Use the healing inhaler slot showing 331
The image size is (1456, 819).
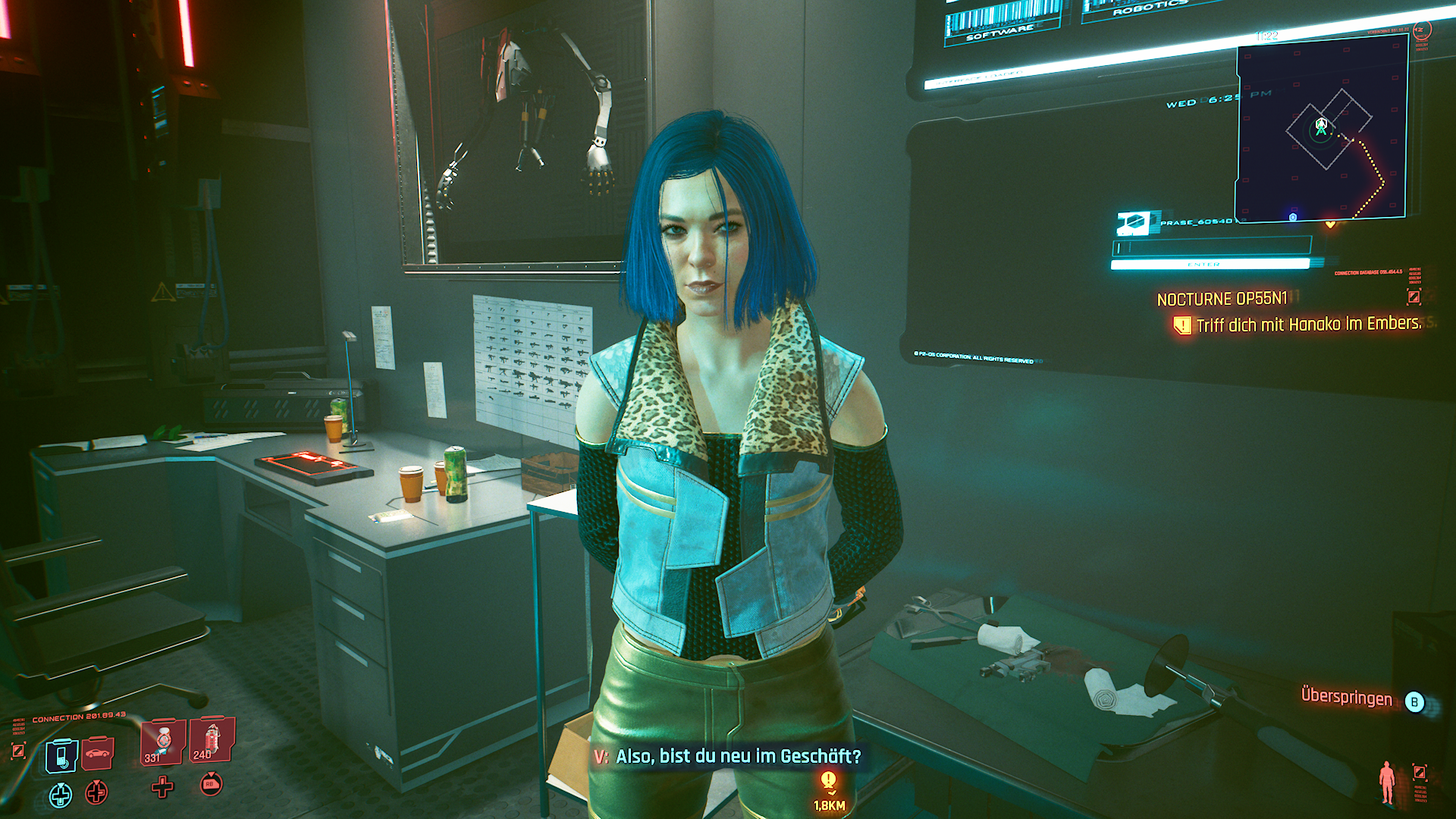(x=162, y=741)
